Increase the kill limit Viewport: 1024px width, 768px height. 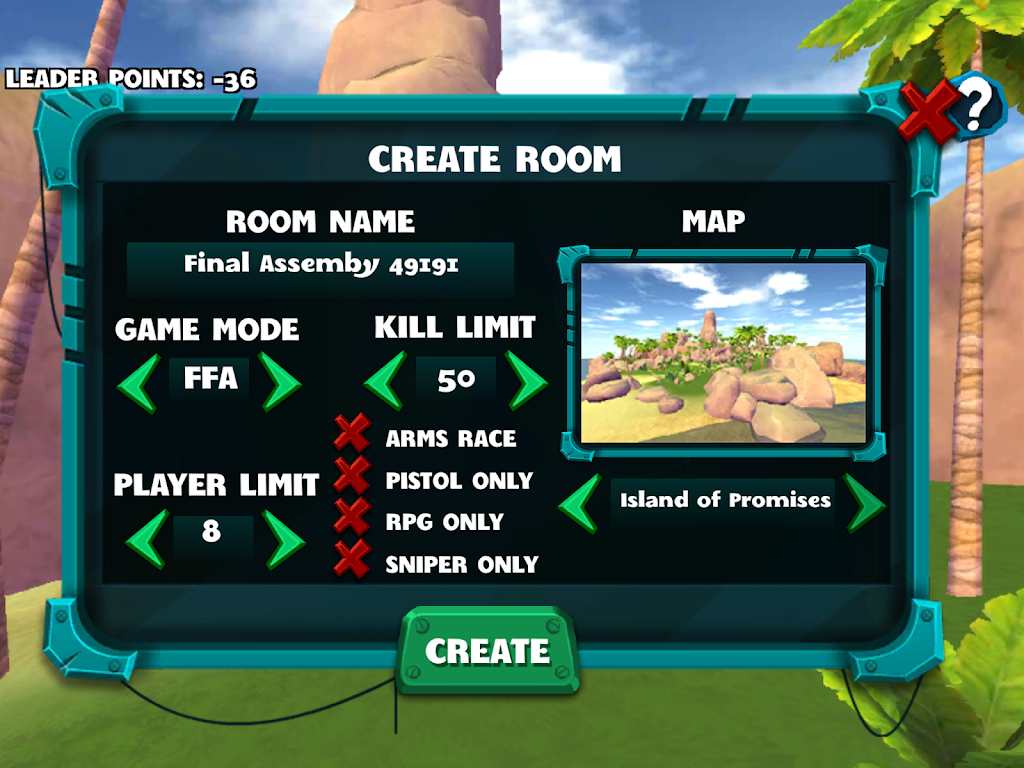tap(526, 380)
